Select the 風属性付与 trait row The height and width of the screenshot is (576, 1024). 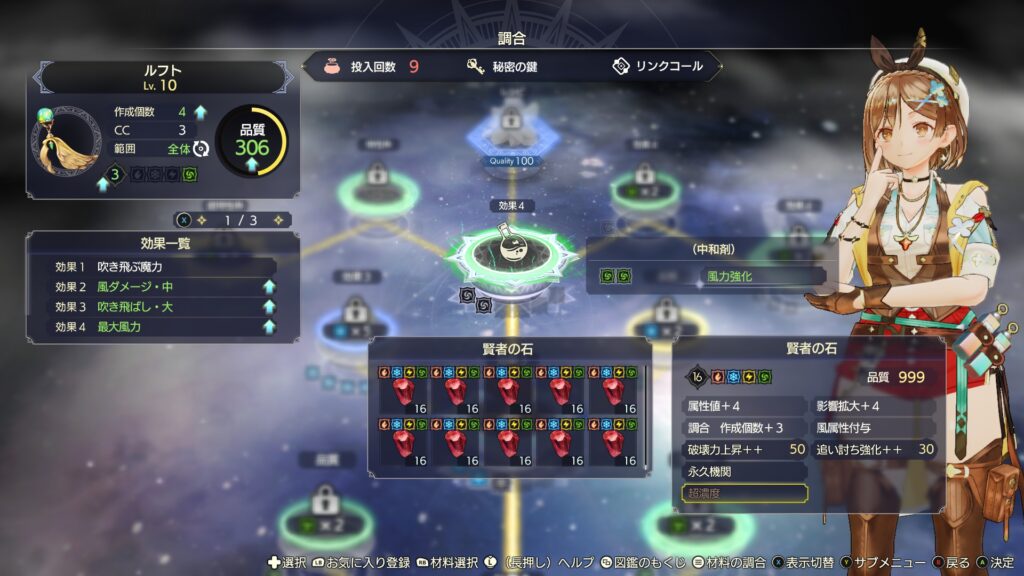click(x=874, y=428)
